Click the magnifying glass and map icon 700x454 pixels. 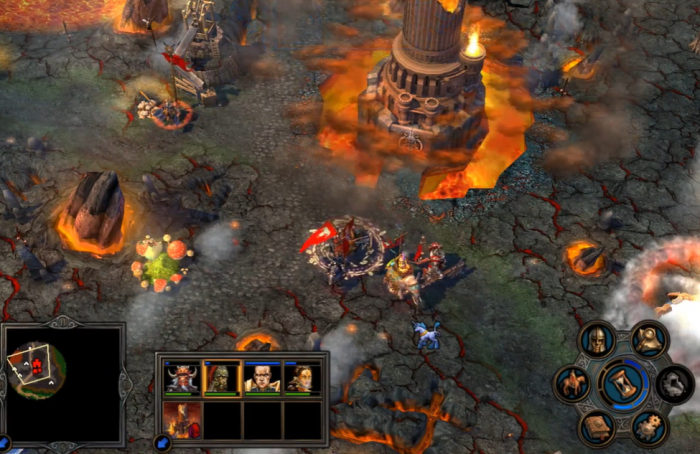pyautogui.click(x=650, y=339)
